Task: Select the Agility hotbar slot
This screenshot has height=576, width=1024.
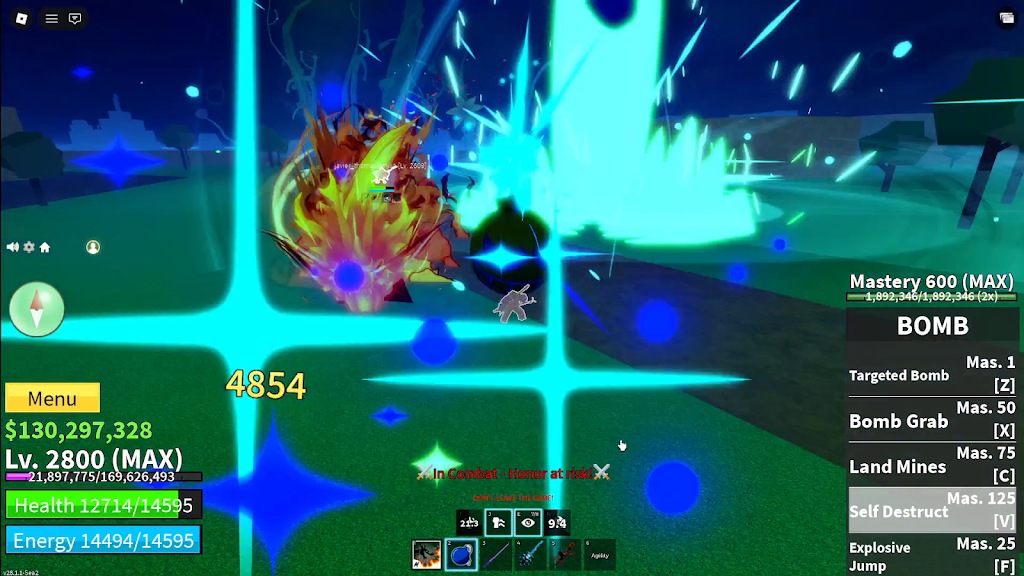Action: pos(599,555)
